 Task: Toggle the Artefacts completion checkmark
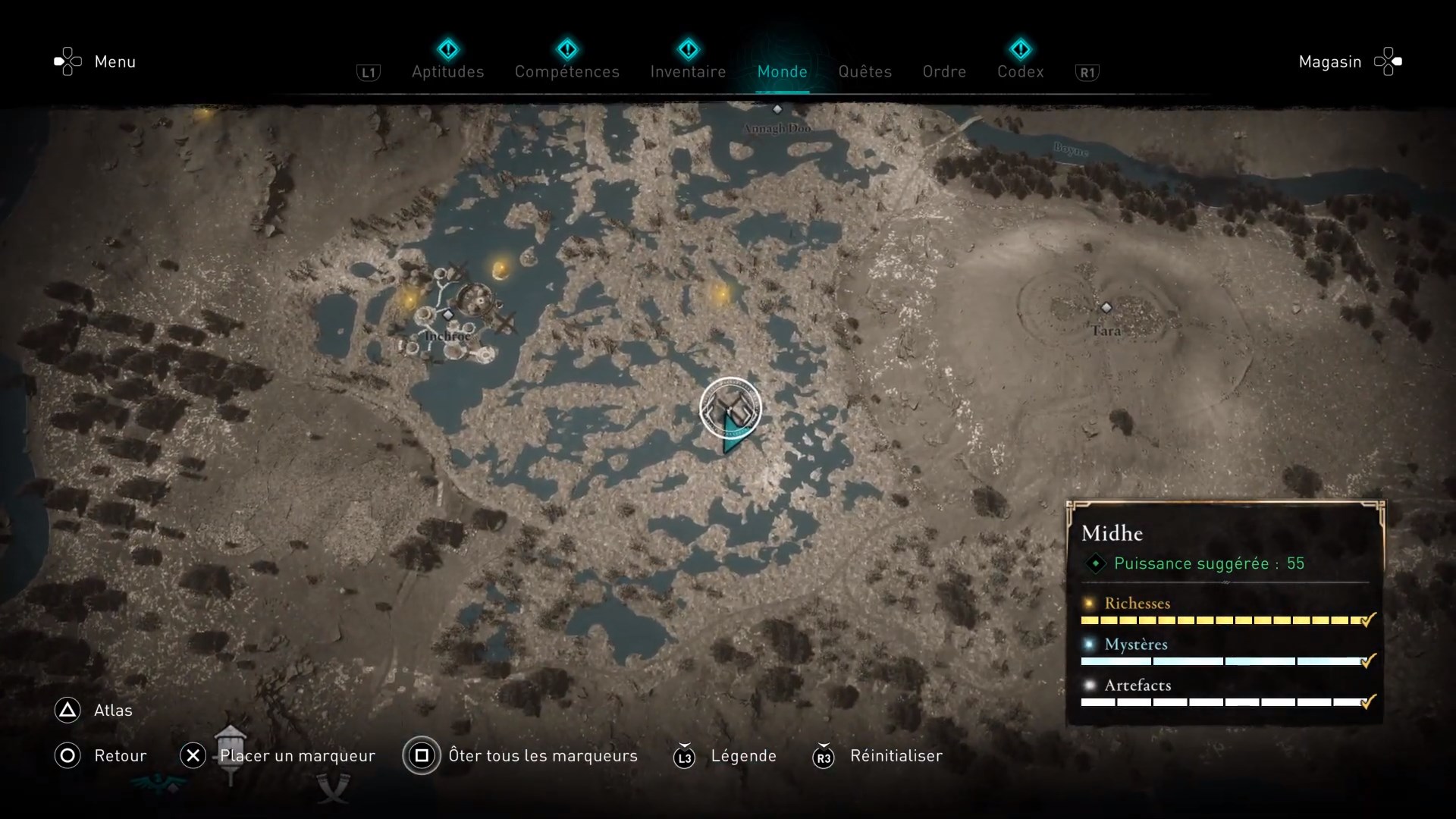(x=1367, y=702)
